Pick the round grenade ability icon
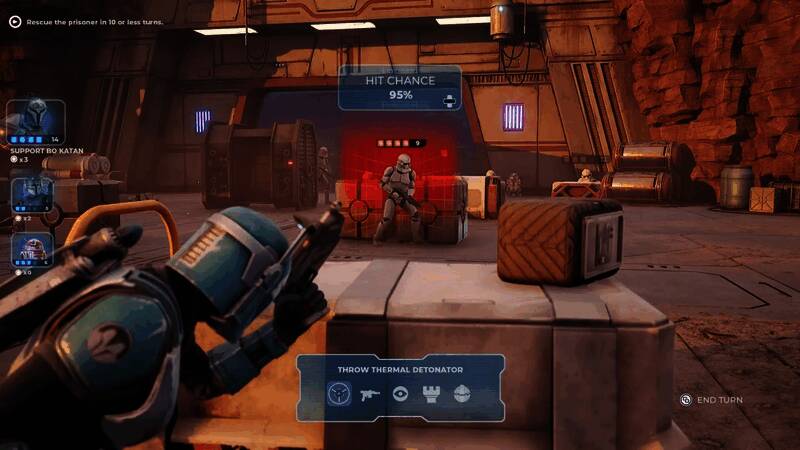This screenshot has height=450, width=800. click(461, 394)
